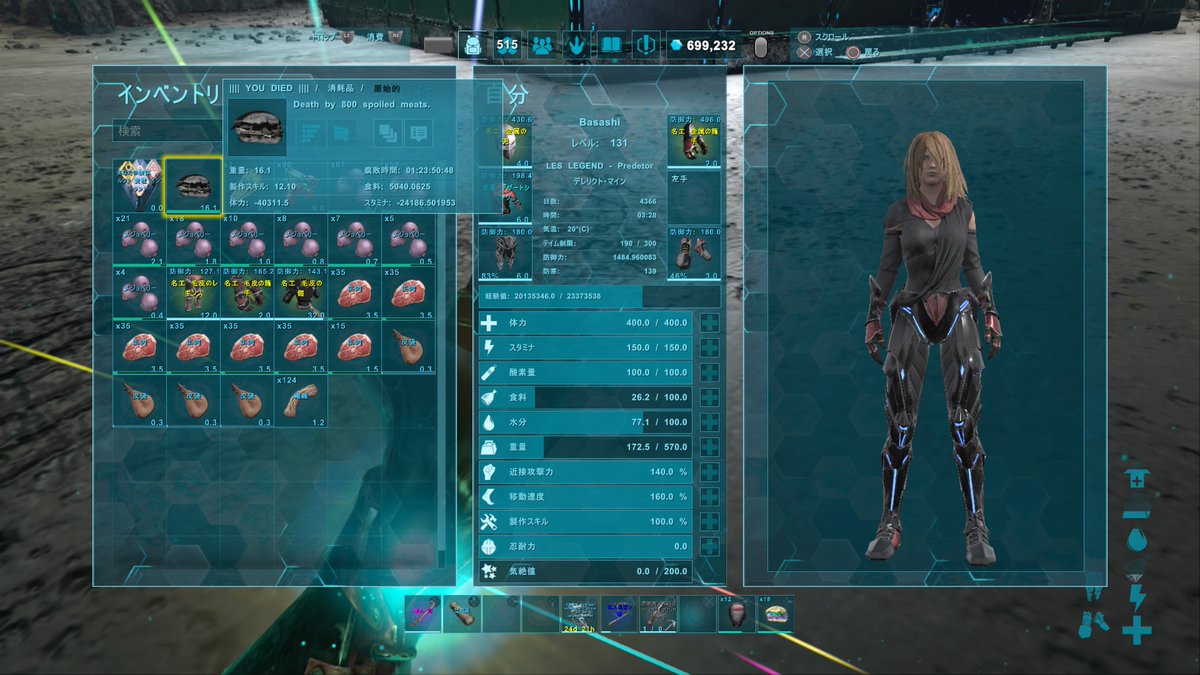Switch to the tribe members tab

pos(542,45)
